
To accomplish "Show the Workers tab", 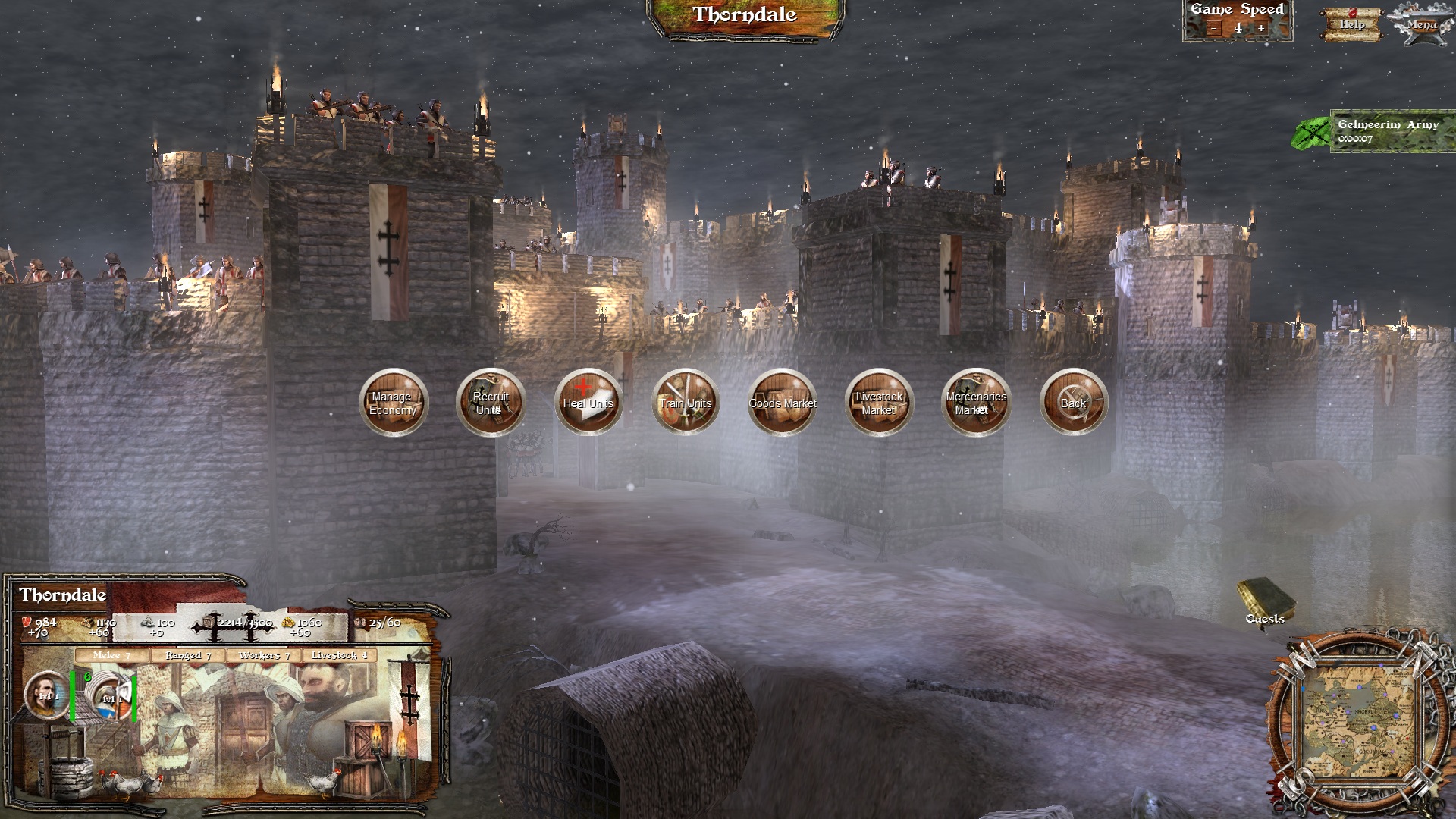I will click(264, 655).
